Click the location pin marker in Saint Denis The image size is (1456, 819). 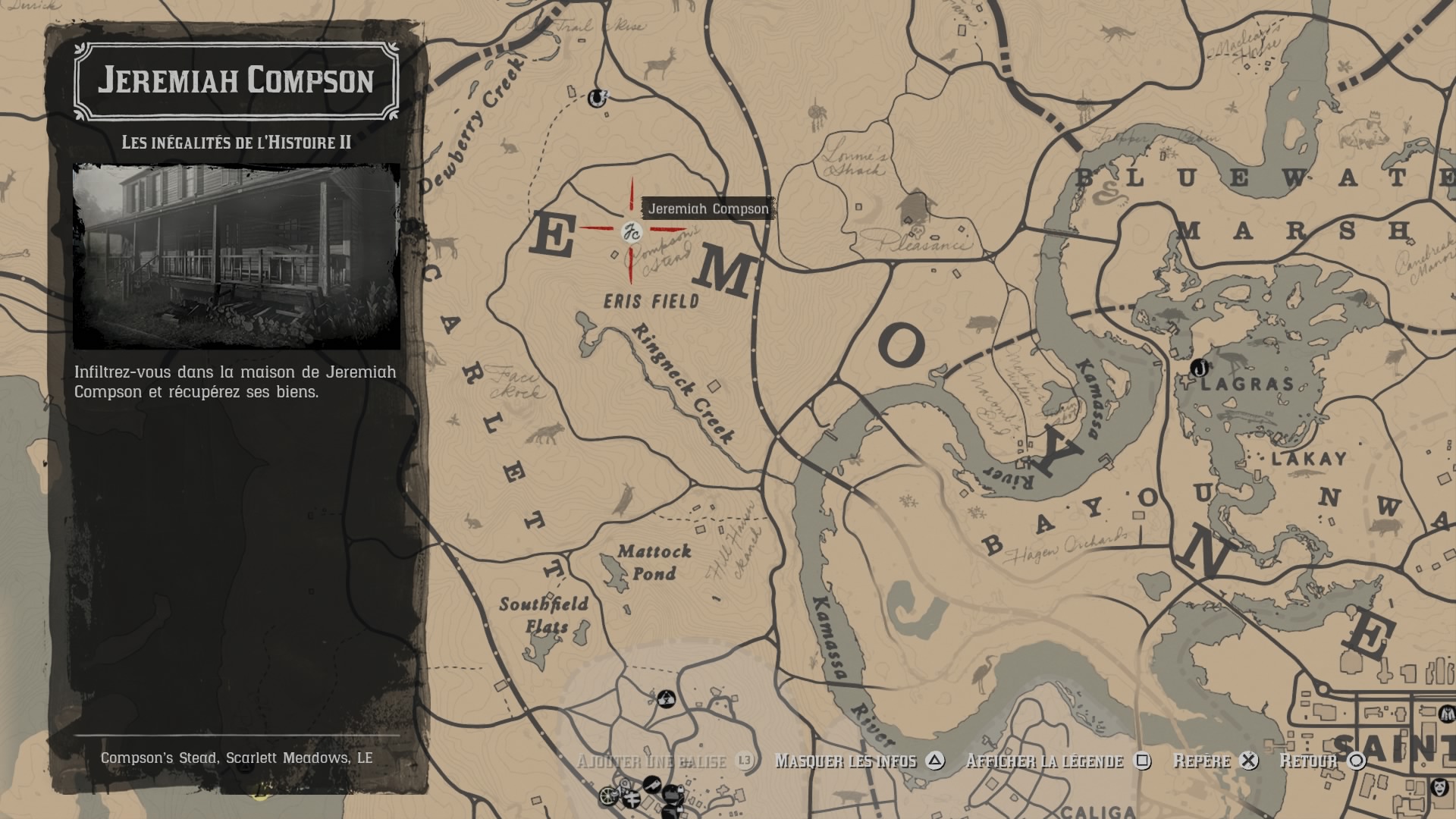tap(624, 784)
